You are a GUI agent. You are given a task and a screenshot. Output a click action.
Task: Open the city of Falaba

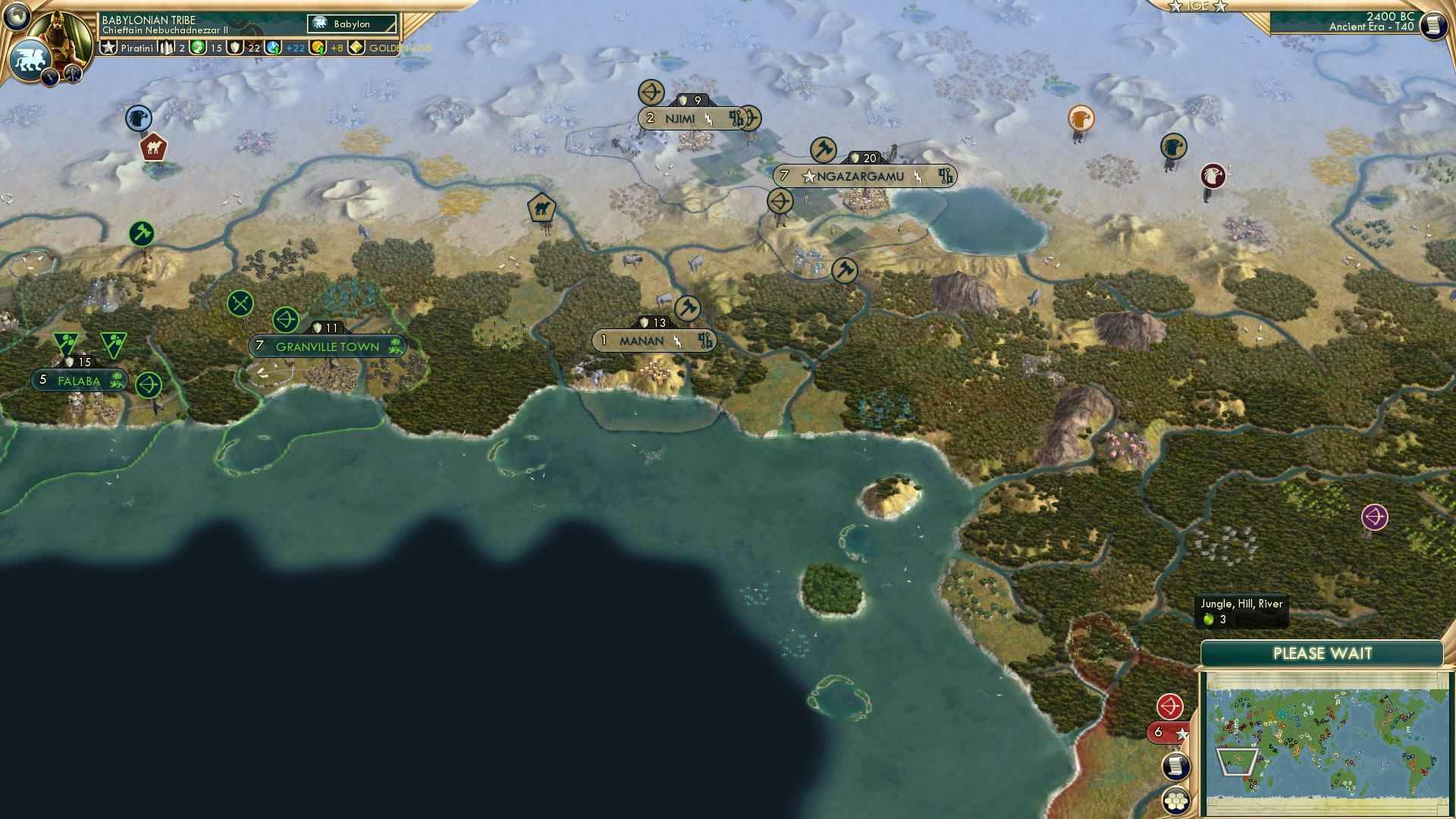click(76, 381)
